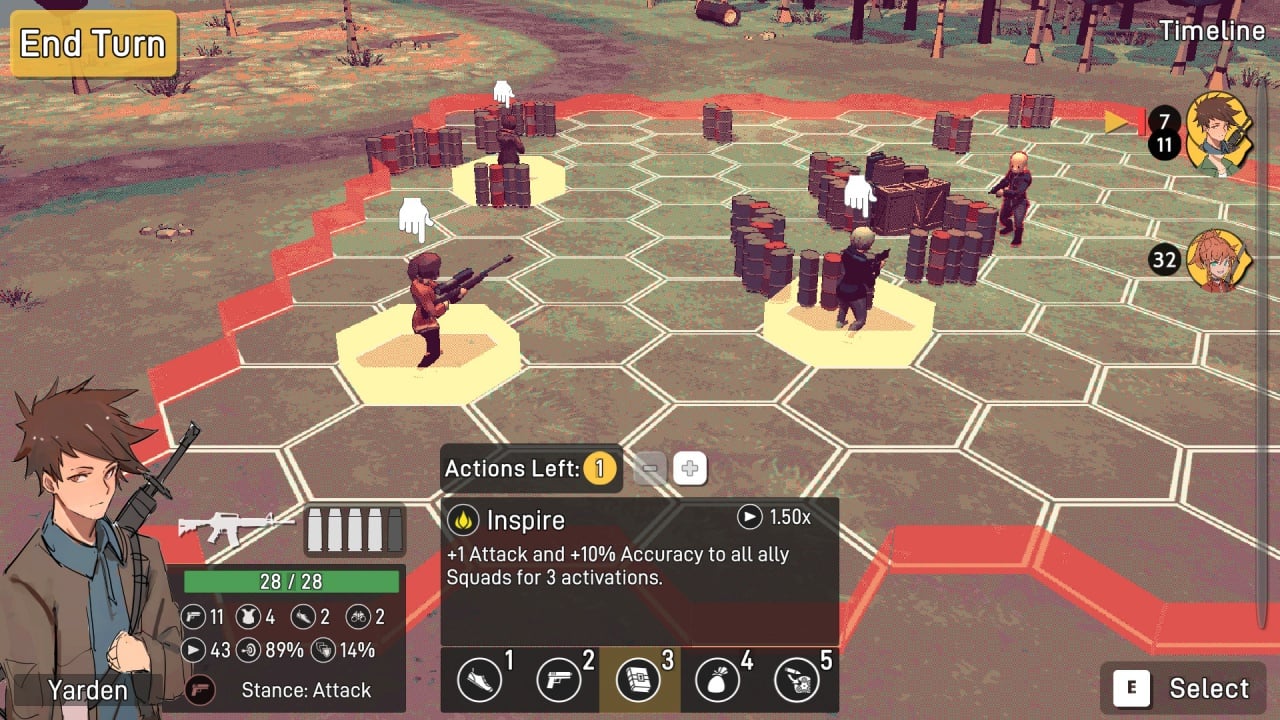The height and width of the screenshot is (720, 1280).
Task: Select the brown-haired boy timeline portrait
Action: pyautogui.click(x=1219, y=133)
